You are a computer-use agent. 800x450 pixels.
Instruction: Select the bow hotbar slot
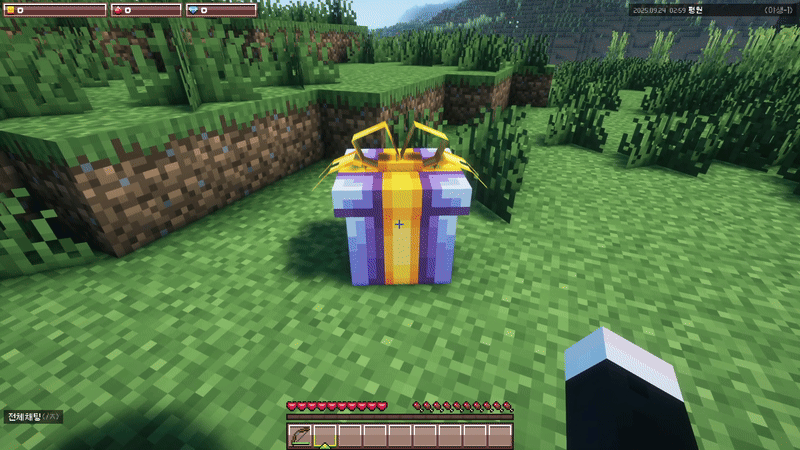pos(299,435)
